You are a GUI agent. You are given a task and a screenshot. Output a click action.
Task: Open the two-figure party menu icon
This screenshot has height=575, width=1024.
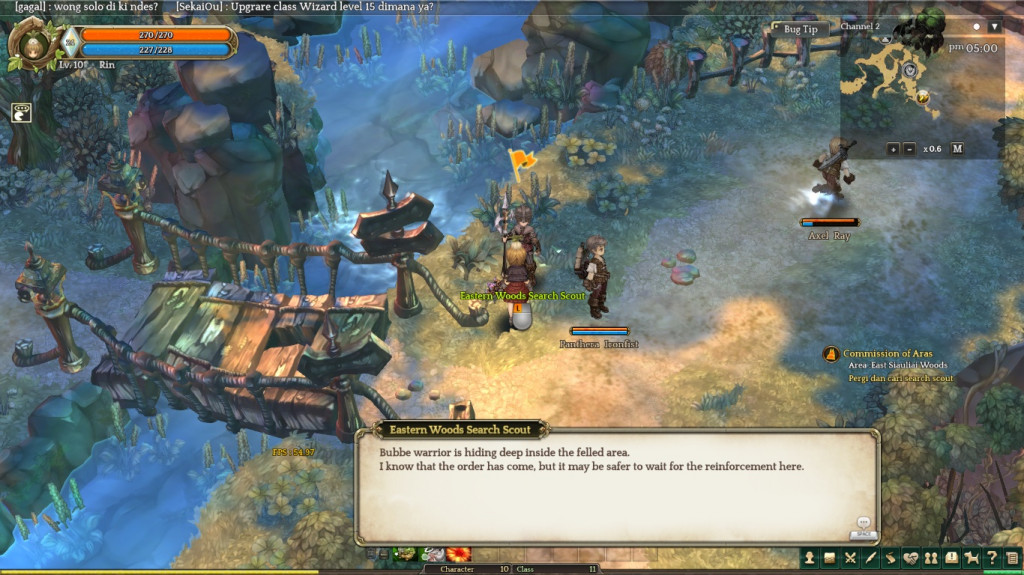pyautogui.click(x=931, y=558)
